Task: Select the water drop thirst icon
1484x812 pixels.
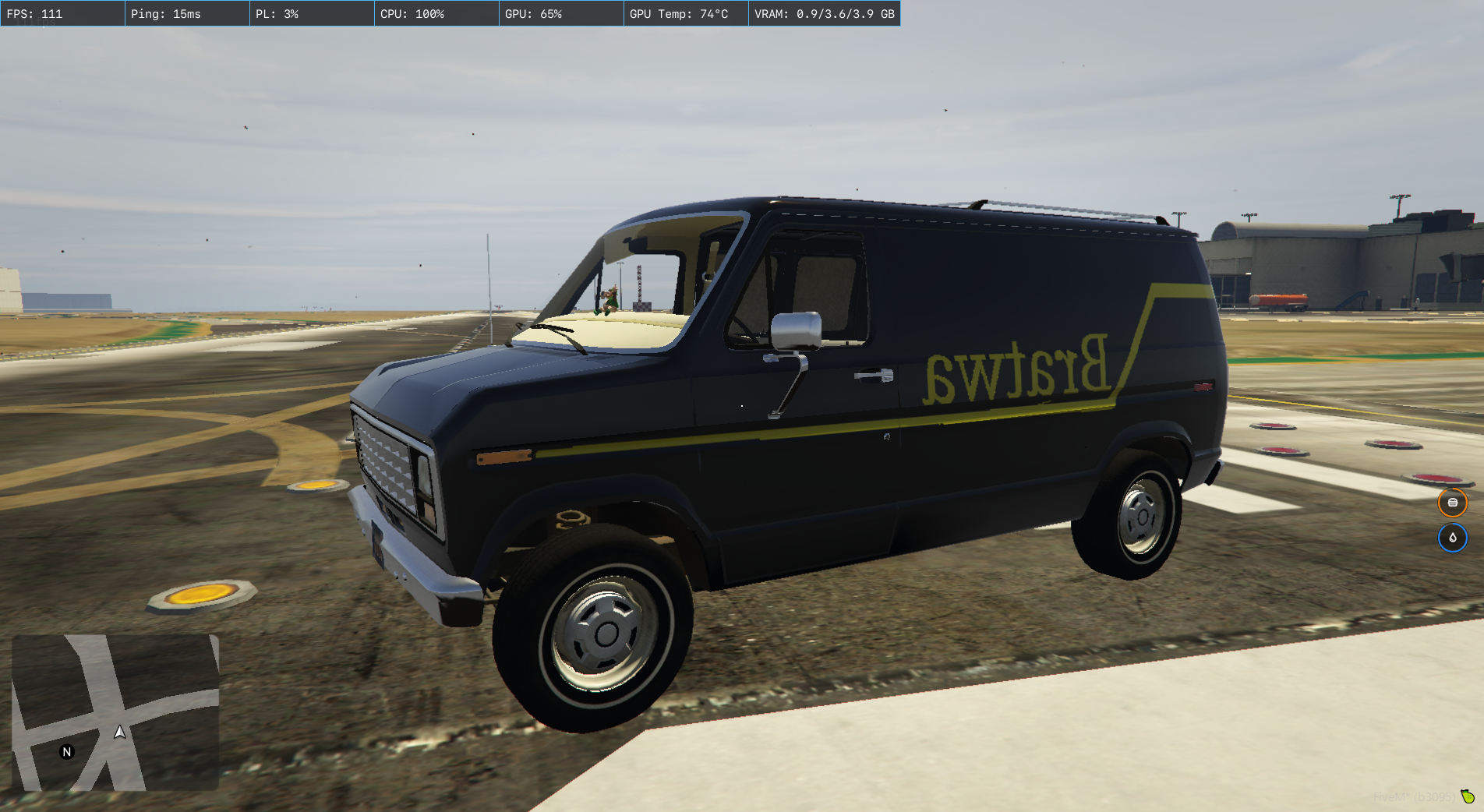Action: point(1452,538)
